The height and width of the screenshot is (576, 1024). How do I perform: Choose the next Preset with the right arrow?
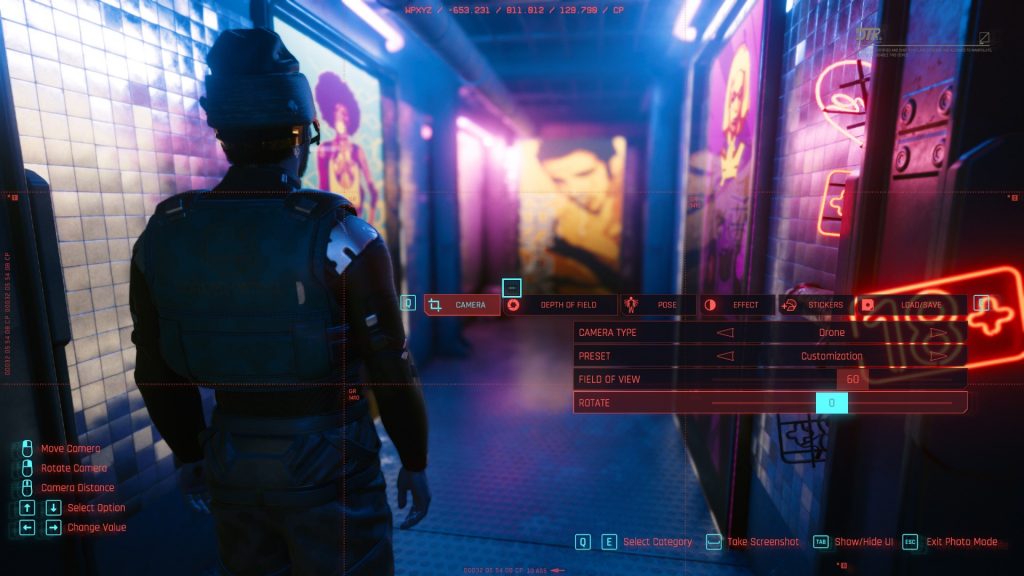(x=938, y=356)
